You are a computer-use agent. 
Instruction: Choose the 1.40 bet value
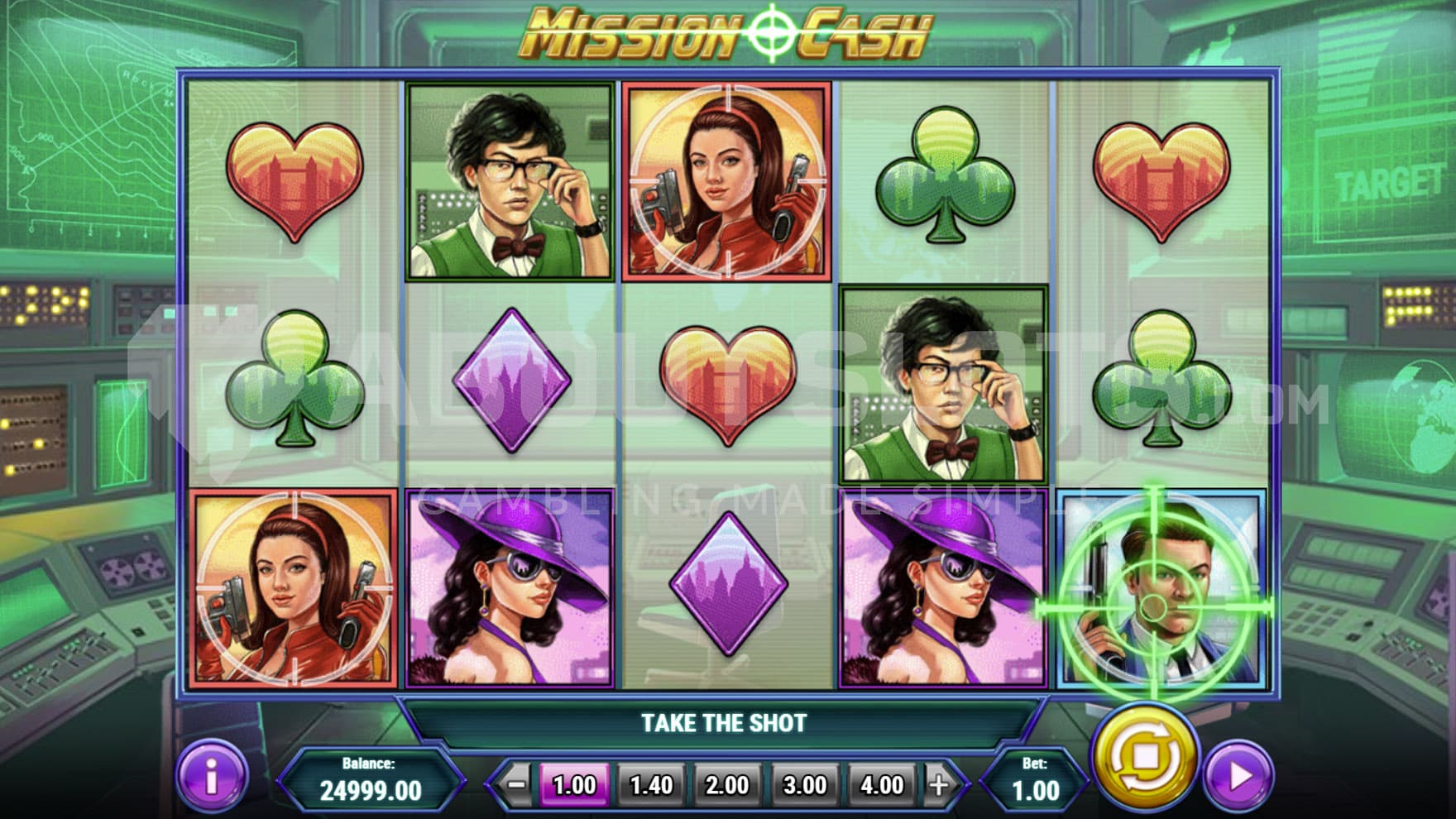651,784
